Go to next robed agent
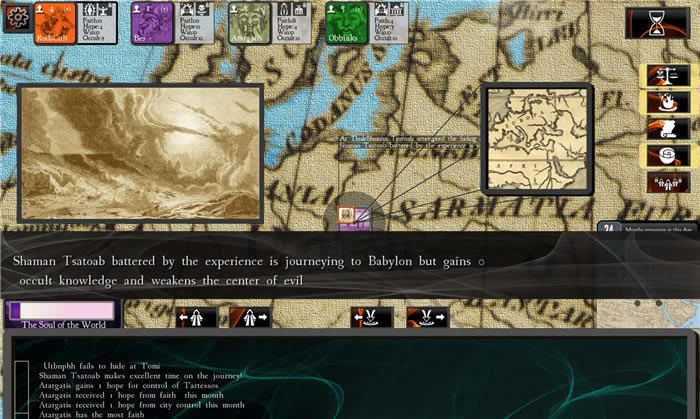The height and width of the screenshot is (419, 700). (x=250, y=318)
